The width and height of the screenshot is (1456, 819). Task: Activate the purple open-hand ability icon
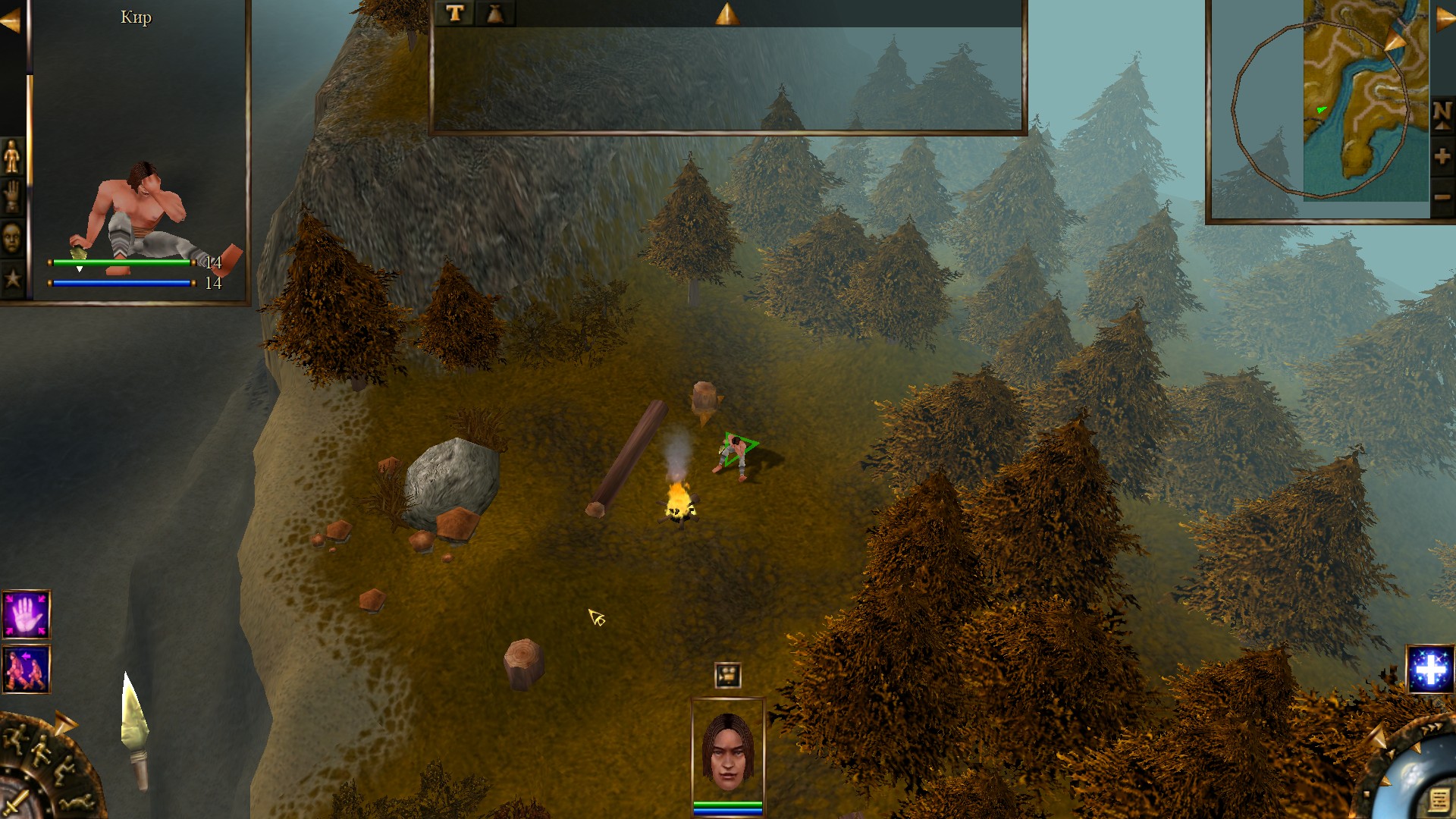pyautogui.click(x=27, y=614)
